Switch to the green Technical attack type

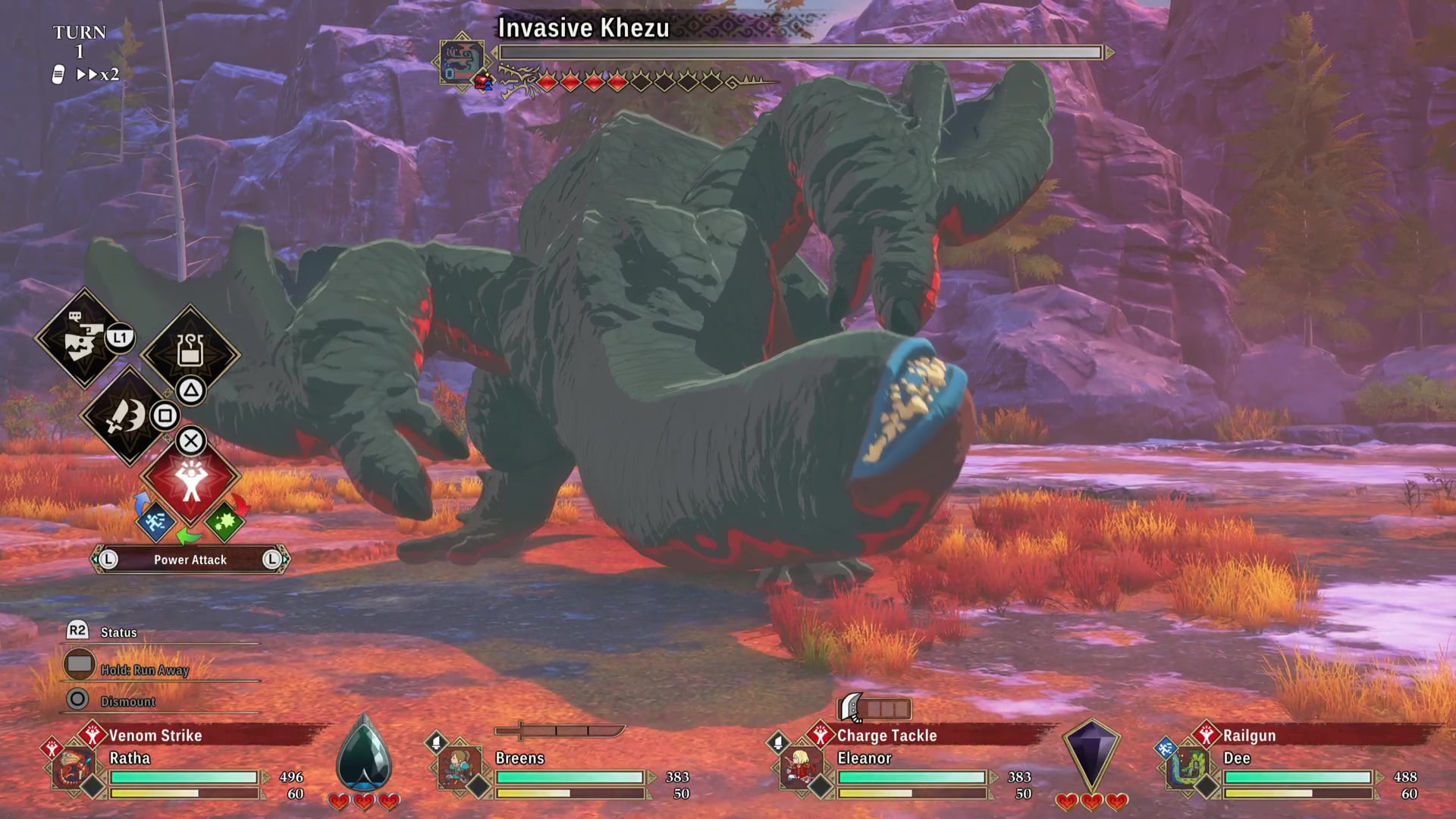click(224, 522)
